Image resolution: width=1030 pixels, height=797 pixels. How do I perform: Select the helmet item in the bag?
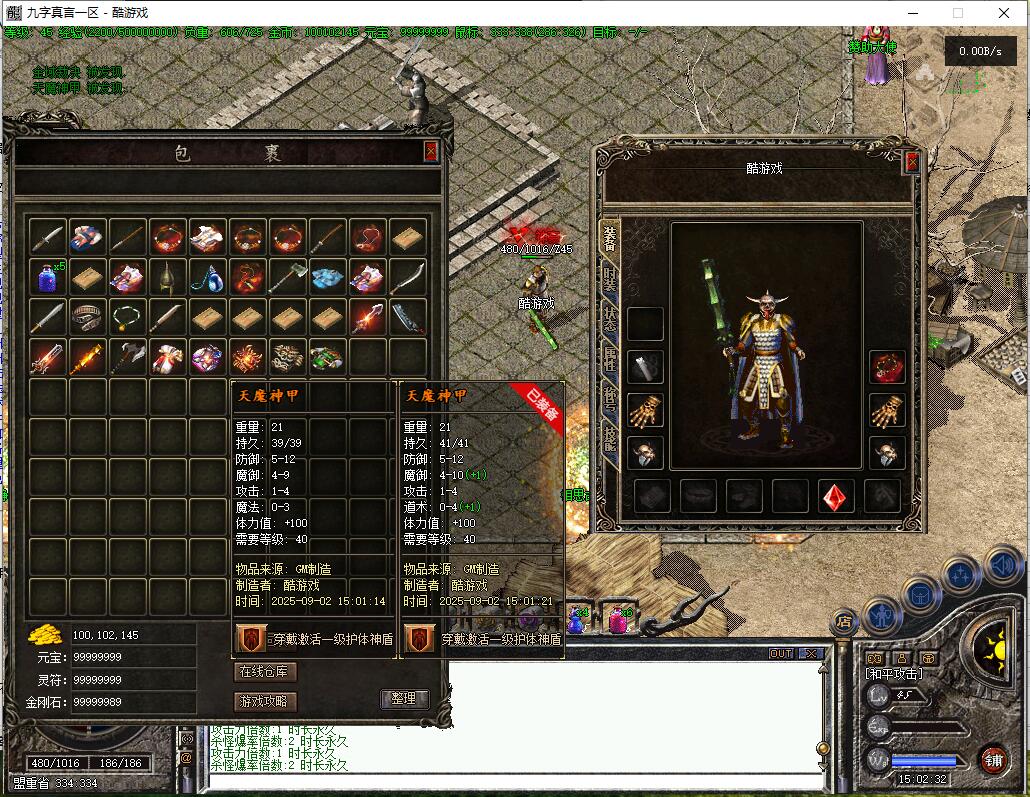click(168, 277)
